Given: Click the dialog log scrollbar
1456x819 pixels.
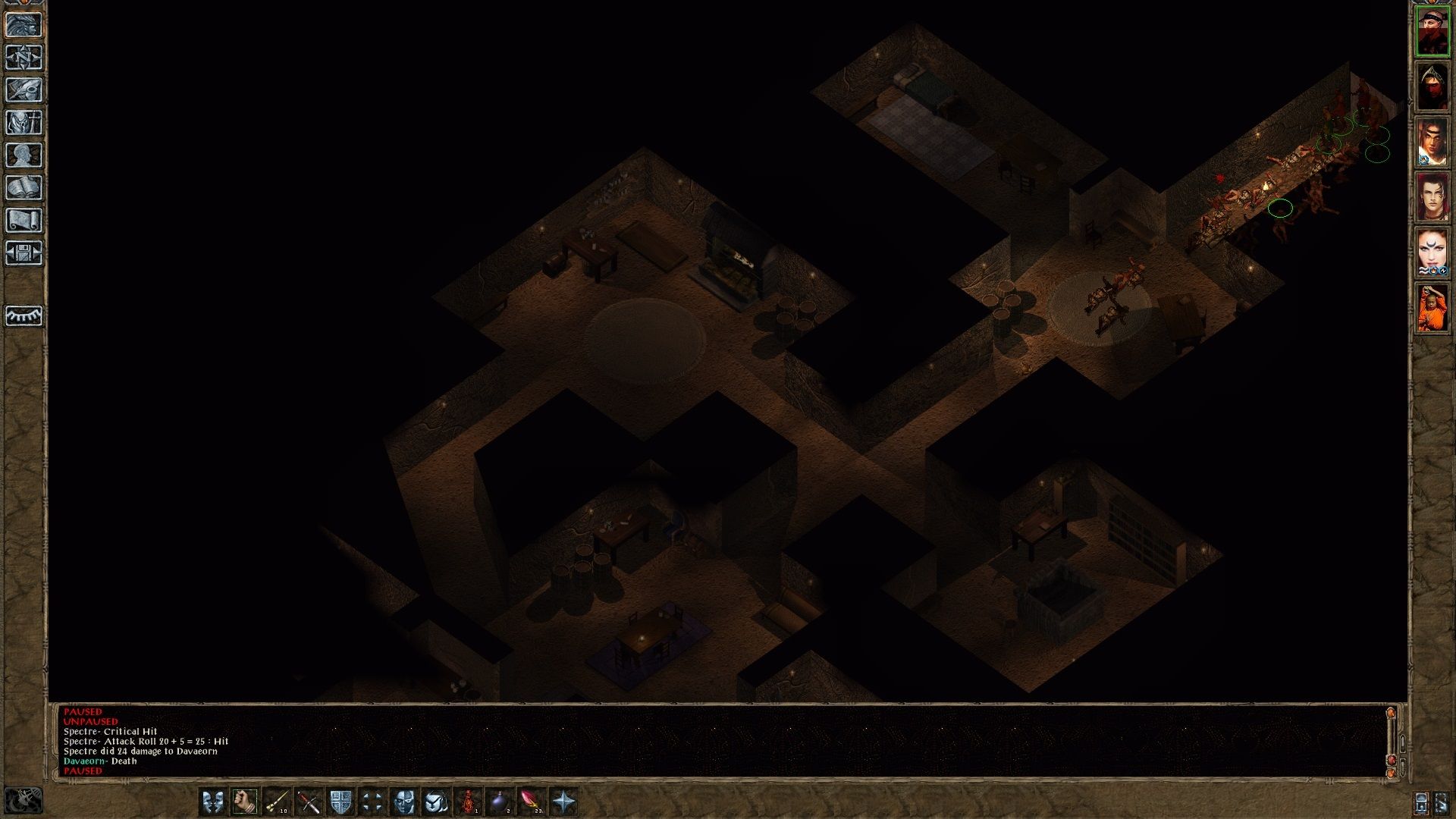Looking at the screenshot, I should point(1391,739).
